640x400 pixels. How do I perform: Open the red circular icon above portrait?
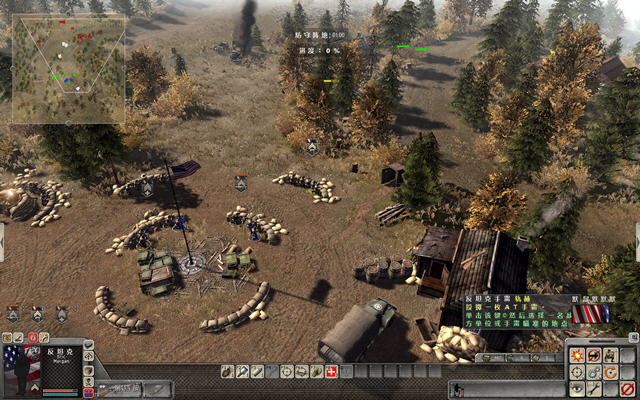[32, 339]
